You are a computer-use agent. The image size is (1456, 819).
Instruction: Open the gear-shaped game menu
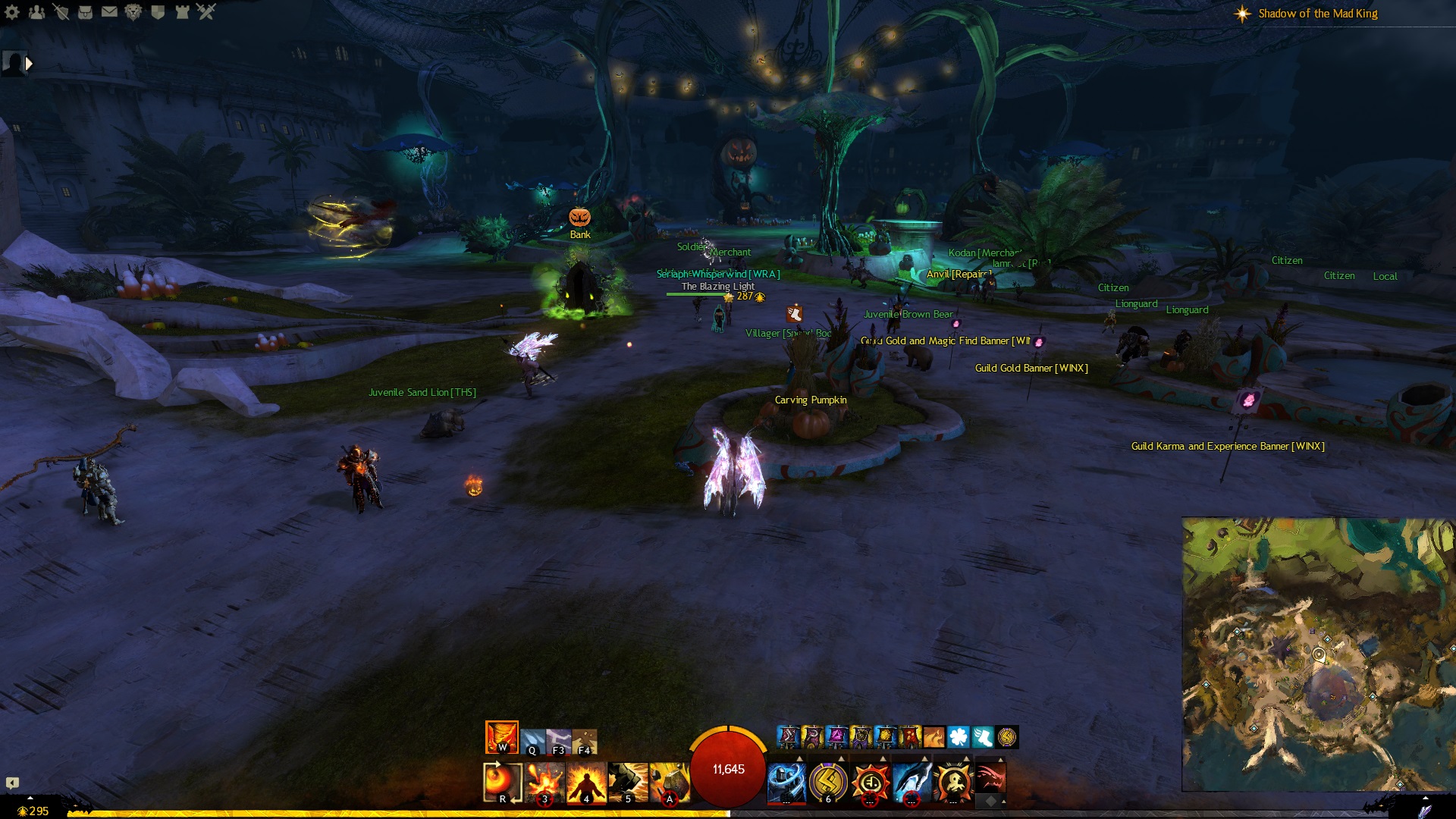click(x=12, y=11)
